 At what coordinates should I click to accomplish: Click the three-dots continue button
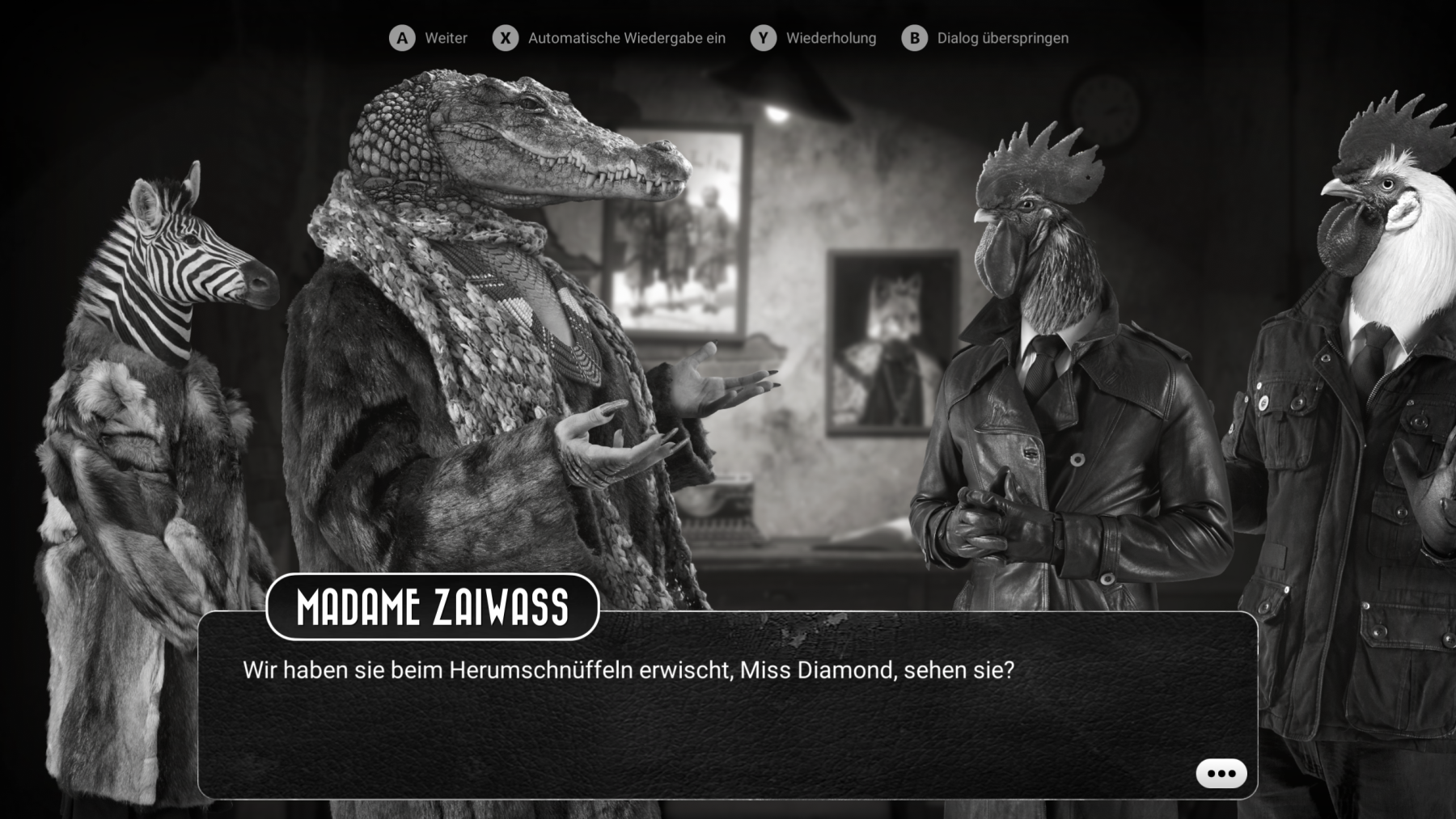[x=1221, y=773]
